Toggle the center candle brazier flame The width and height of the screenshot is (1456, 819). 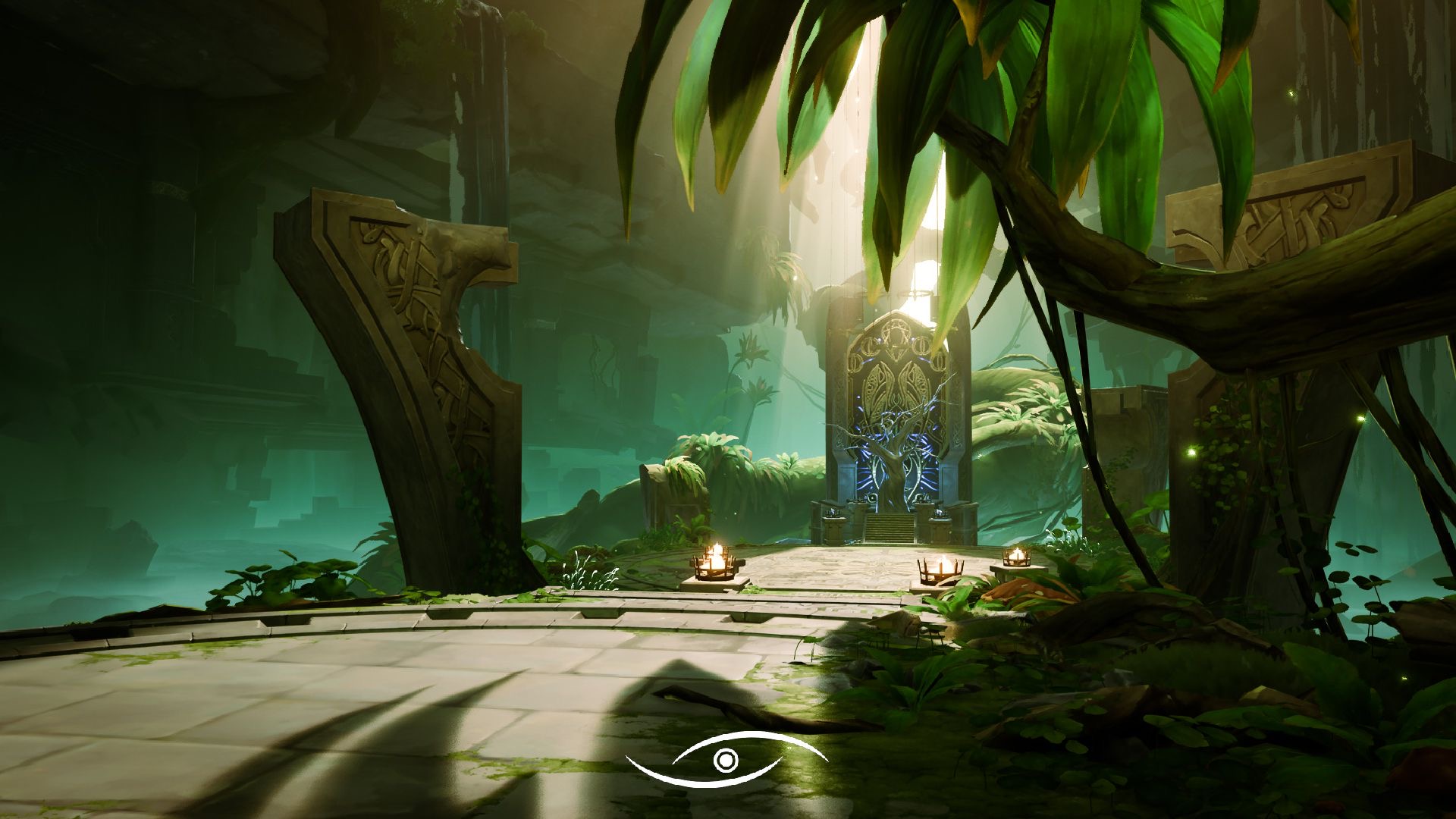[x=942, y=569]
